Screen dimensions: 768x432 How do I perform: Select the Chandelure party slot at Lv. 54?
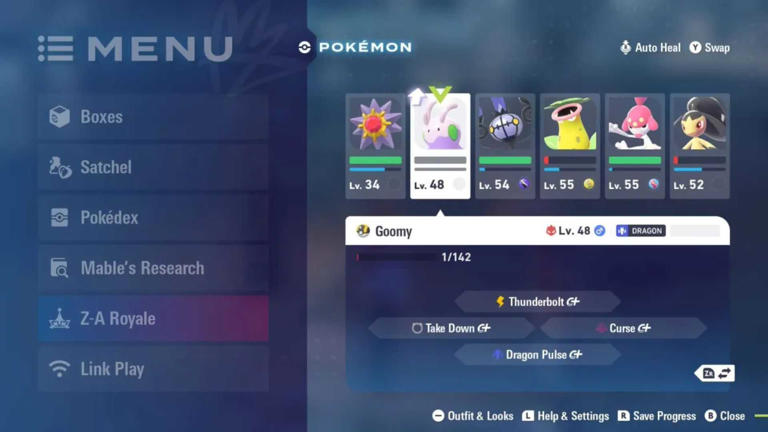point(505,146)
